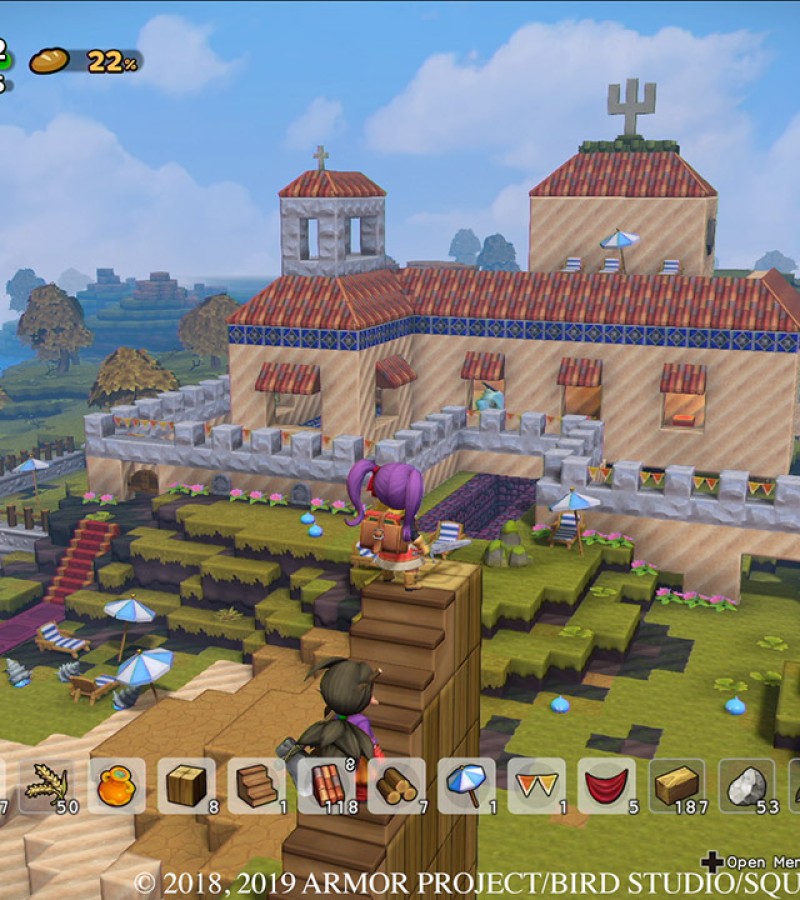
Task: Select the blue striped parasol slot
Action: tap(467, 785)
